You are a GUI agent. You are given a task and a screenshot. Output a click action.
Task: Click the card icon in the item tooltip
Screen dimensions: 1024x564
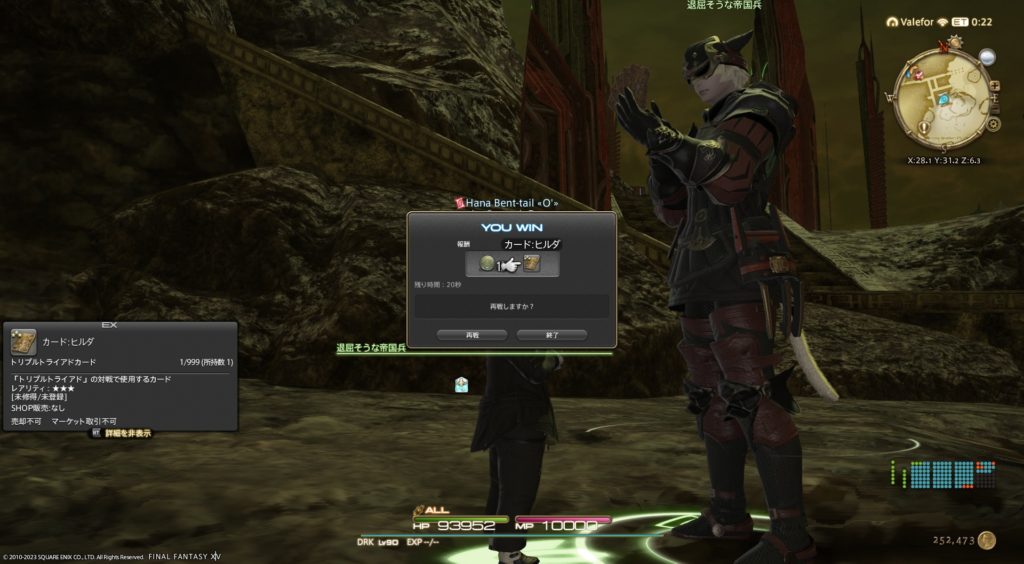pyautogui.click(x=24, y=341)
